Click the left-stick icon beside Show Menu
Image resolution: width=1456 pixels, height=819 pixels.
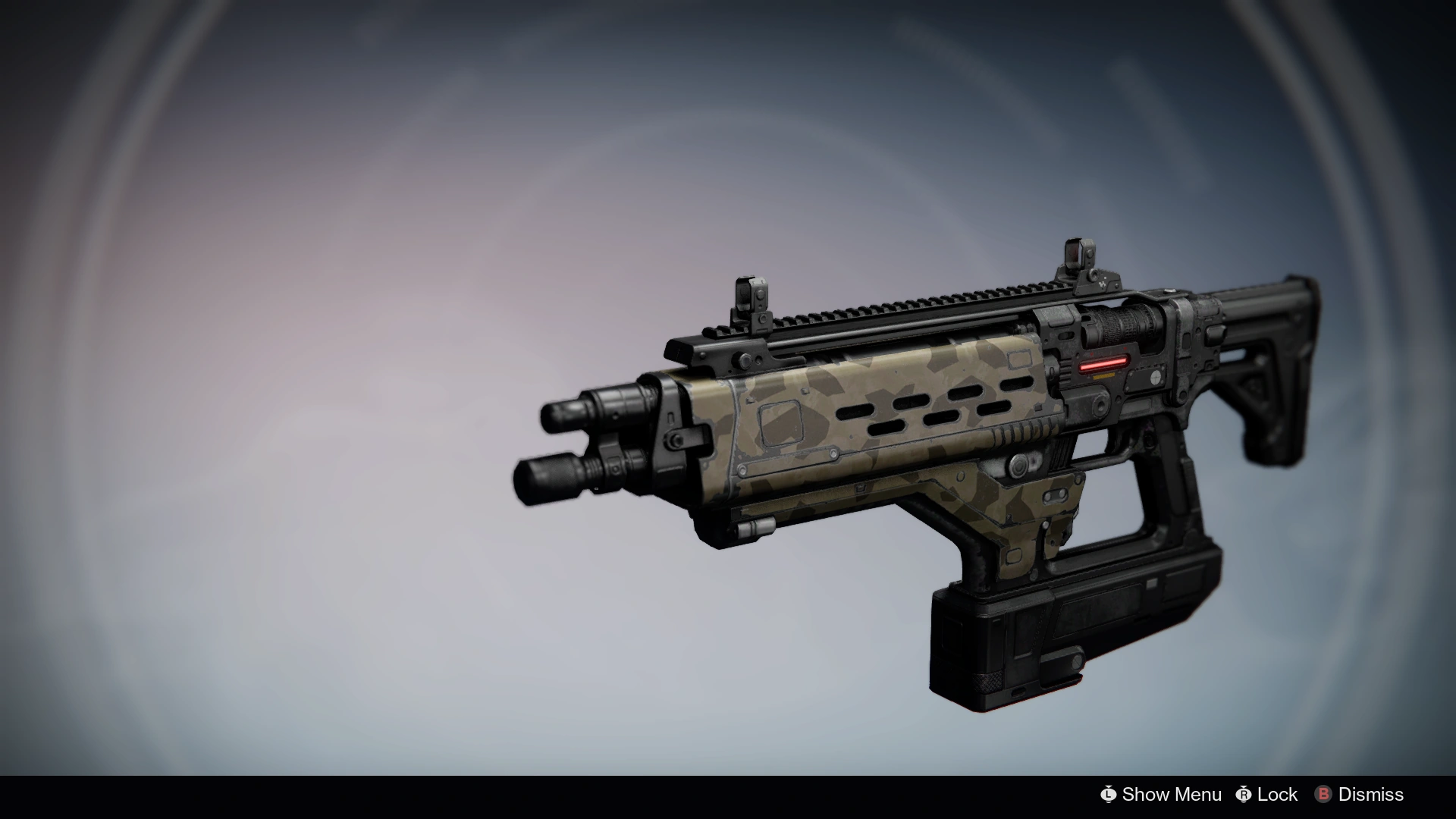[x=1110, y=794]
